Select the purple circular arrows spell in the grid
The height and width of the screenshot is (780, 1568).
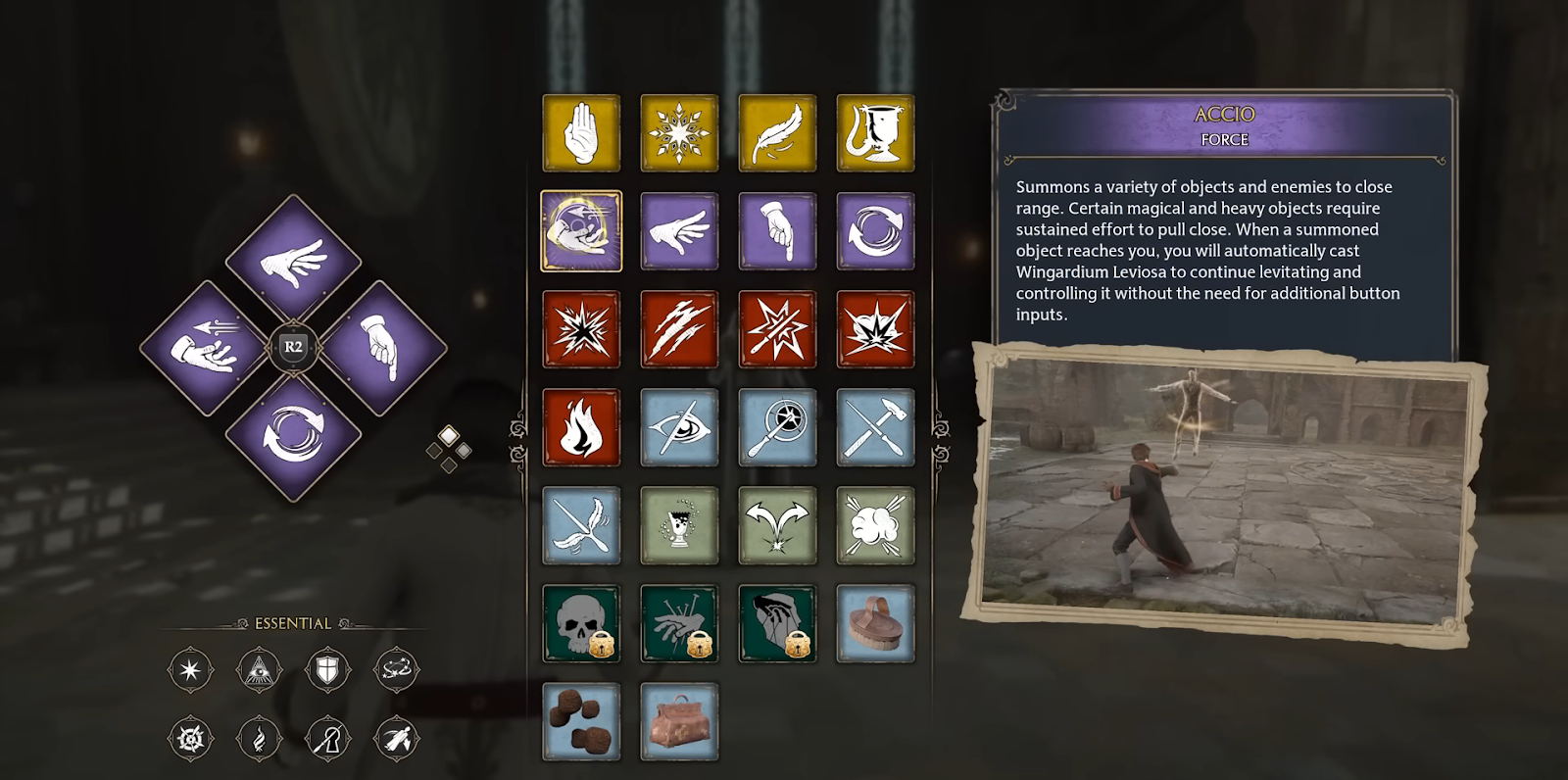tap(875, 231)
